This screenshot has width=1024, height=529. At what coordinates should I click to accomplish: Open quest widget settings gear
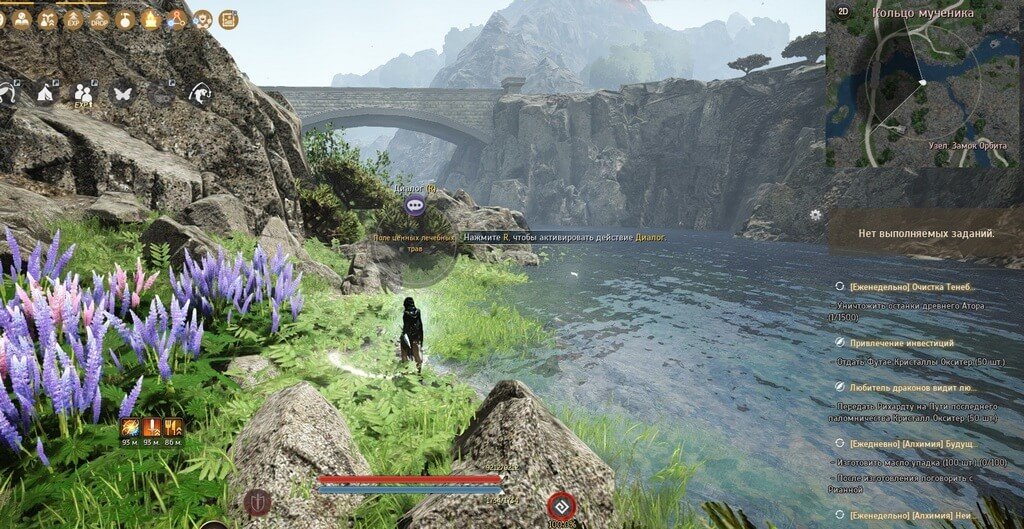[x=816, y=214]
